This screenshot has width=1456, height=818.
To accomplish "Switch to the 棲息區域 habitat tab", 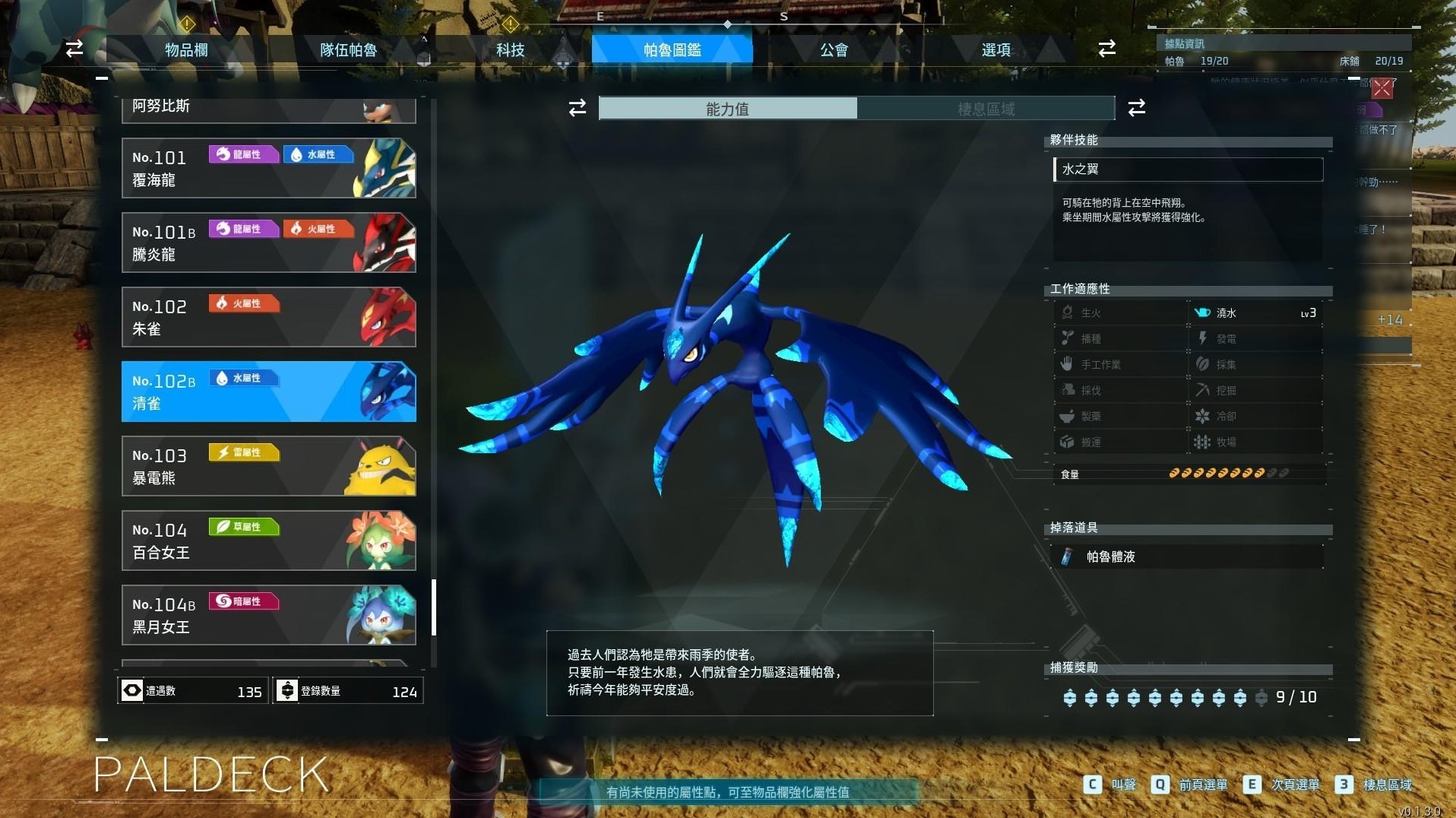I will click(x=987, y=108).
